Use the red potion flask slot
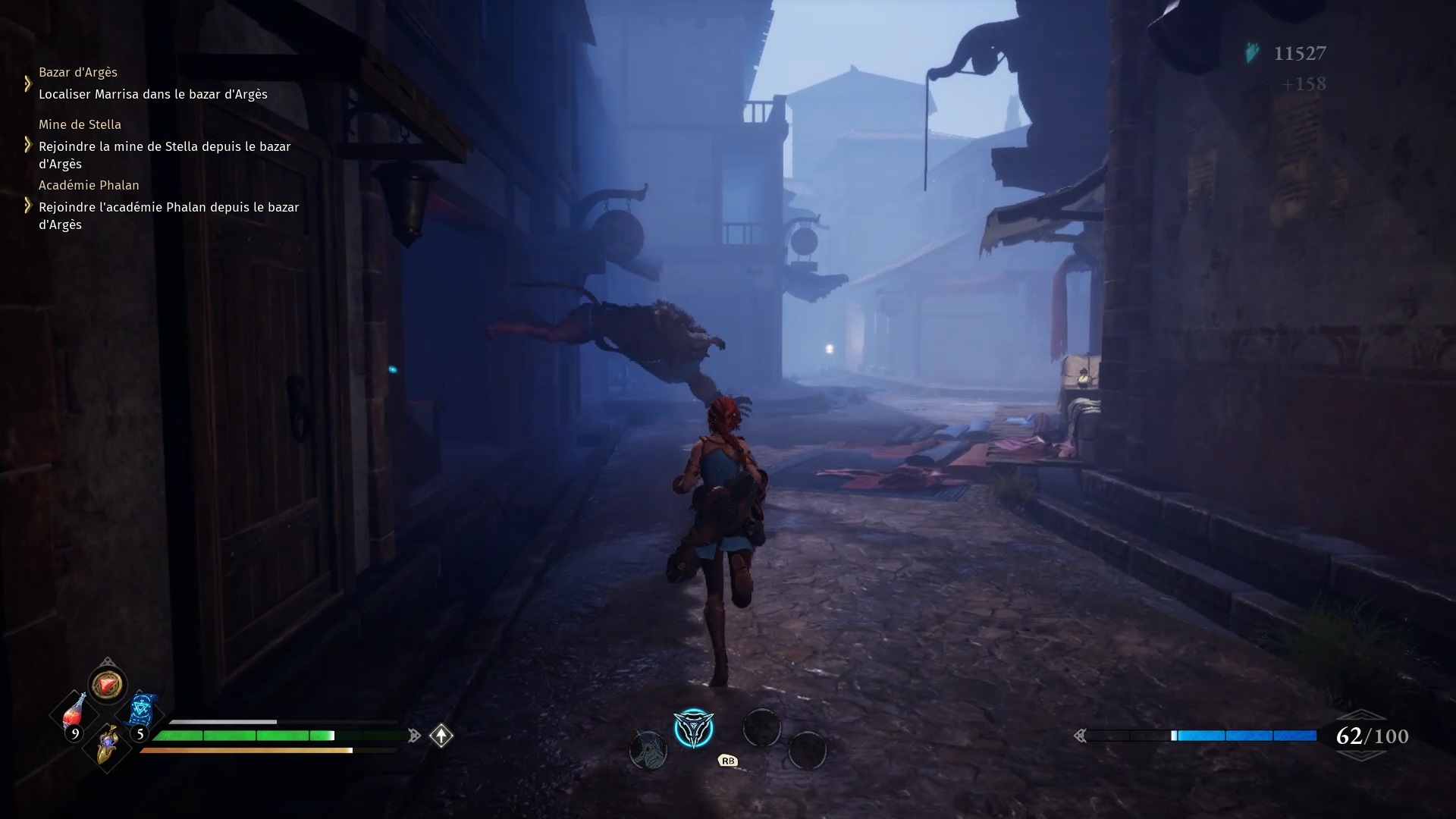This screenshot has height=819, width=1456. tap(74, 714)
